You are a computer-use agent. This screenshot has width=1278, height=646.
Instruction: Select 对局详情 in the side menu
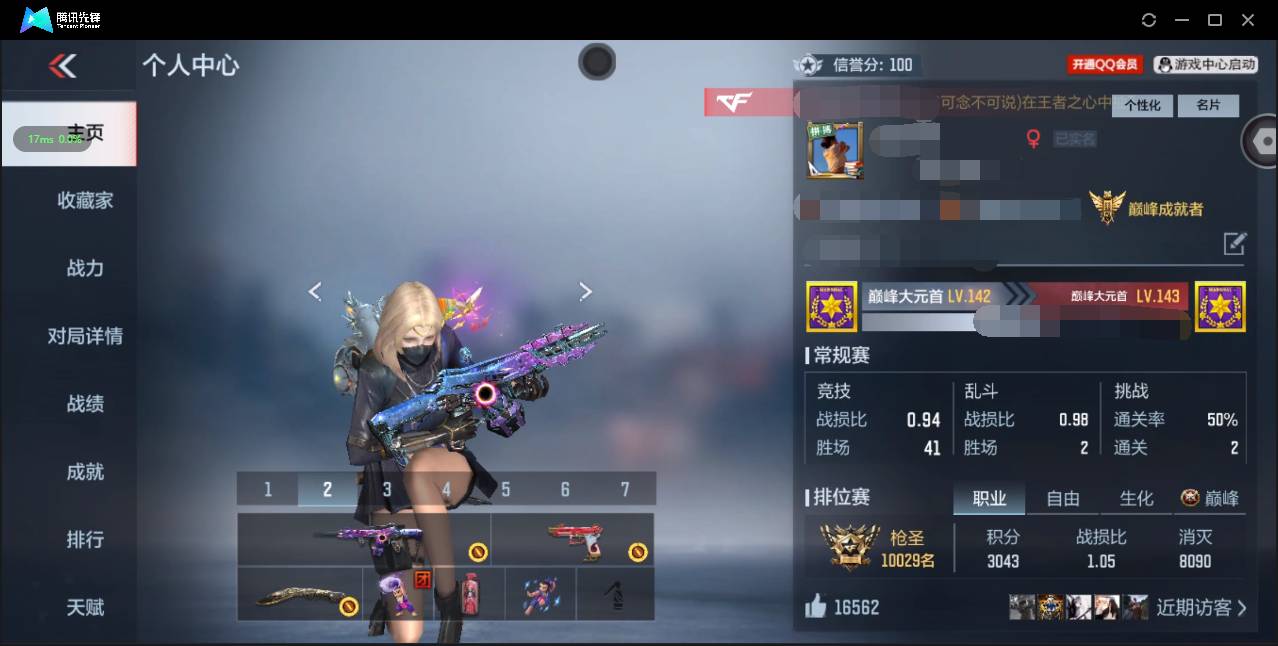coord(85,336)
